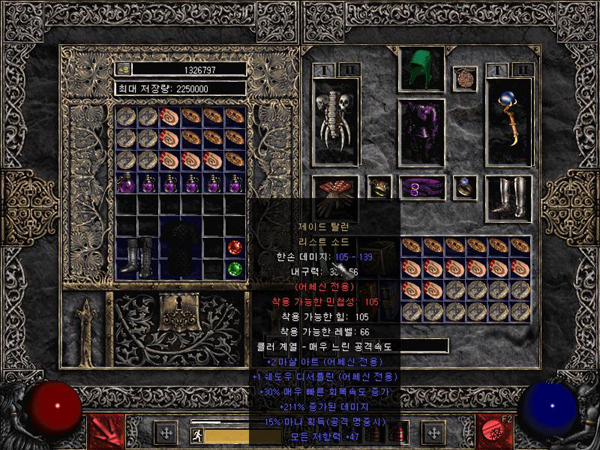Click the equipped amulet slot
The image size is (600, 450).
click(x=464, y=77)
